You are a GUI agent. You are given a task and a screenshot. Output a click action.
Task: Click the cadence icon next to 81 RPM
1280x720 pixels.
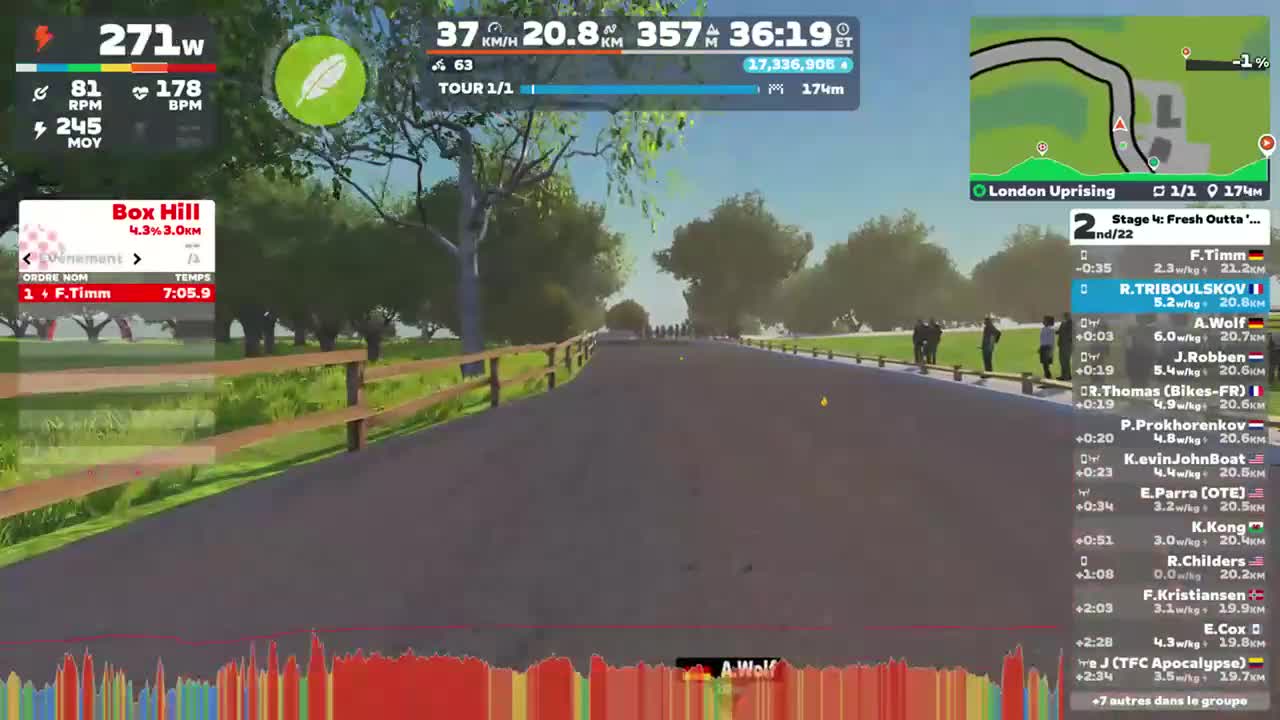click(x=41, y=92)
